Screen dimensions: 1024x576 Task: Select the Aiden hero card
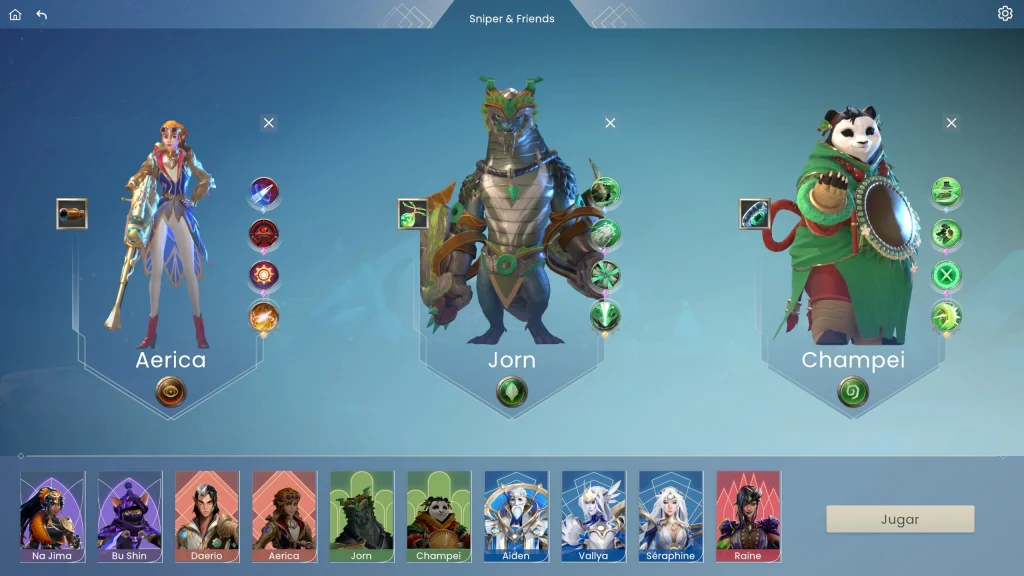point(516,516)
